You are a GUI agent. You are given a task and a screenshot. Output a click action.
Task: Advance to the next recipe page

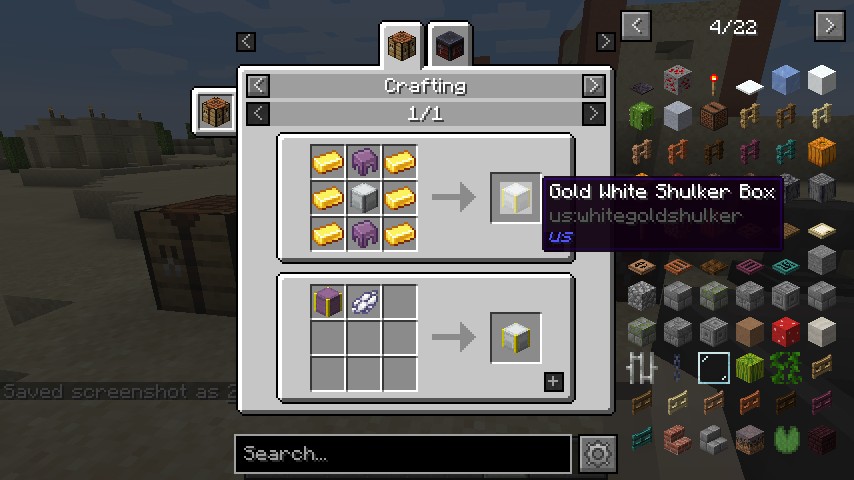tap(593, 113)
